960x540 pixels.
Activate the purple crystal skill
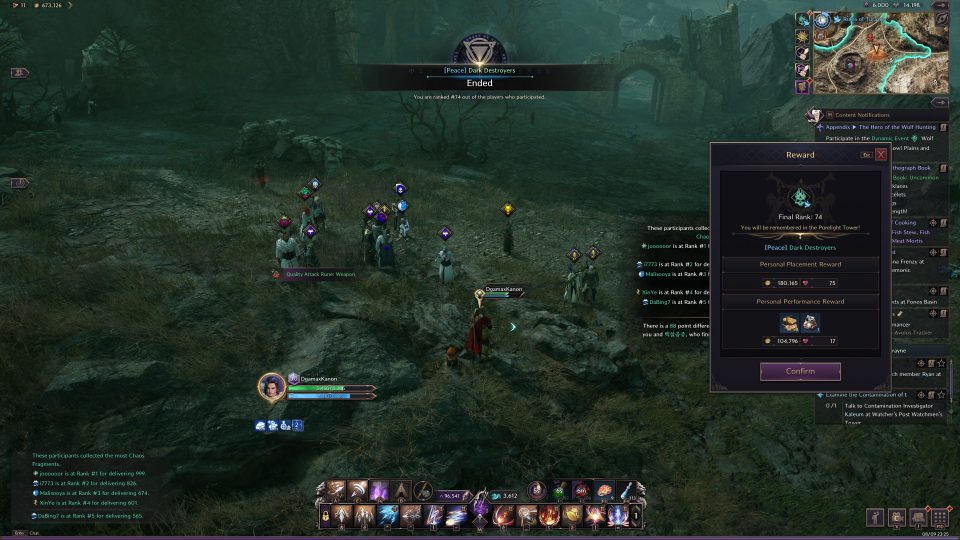click(x=379, y=491)
